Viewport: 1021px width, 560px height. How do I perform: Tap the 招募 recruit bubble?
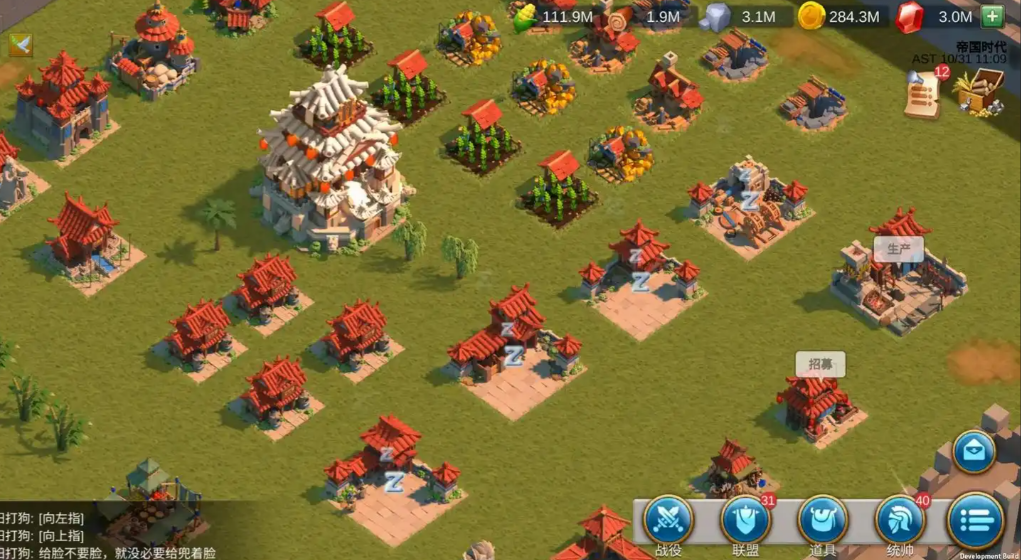[820, 364]
